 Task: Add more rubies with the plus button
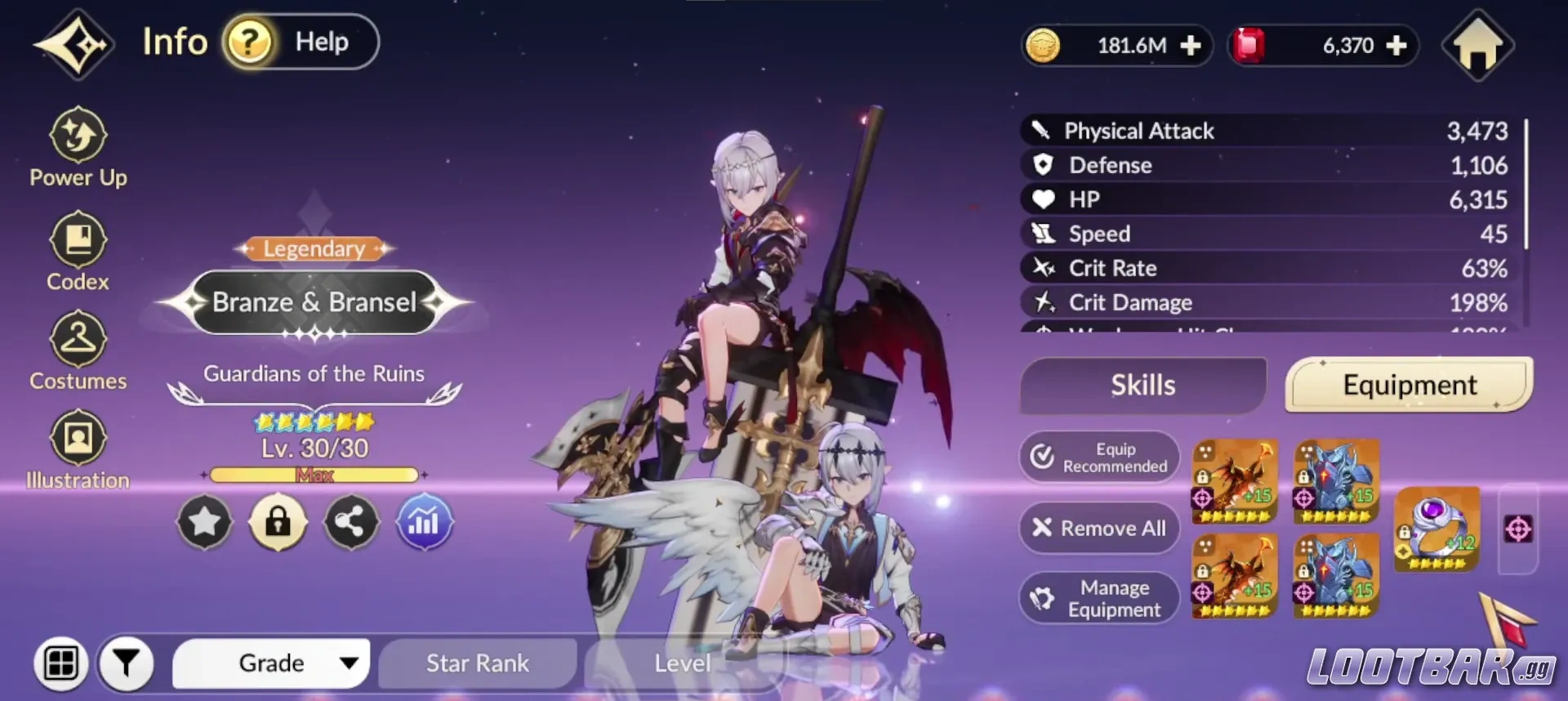[1396, 46]
